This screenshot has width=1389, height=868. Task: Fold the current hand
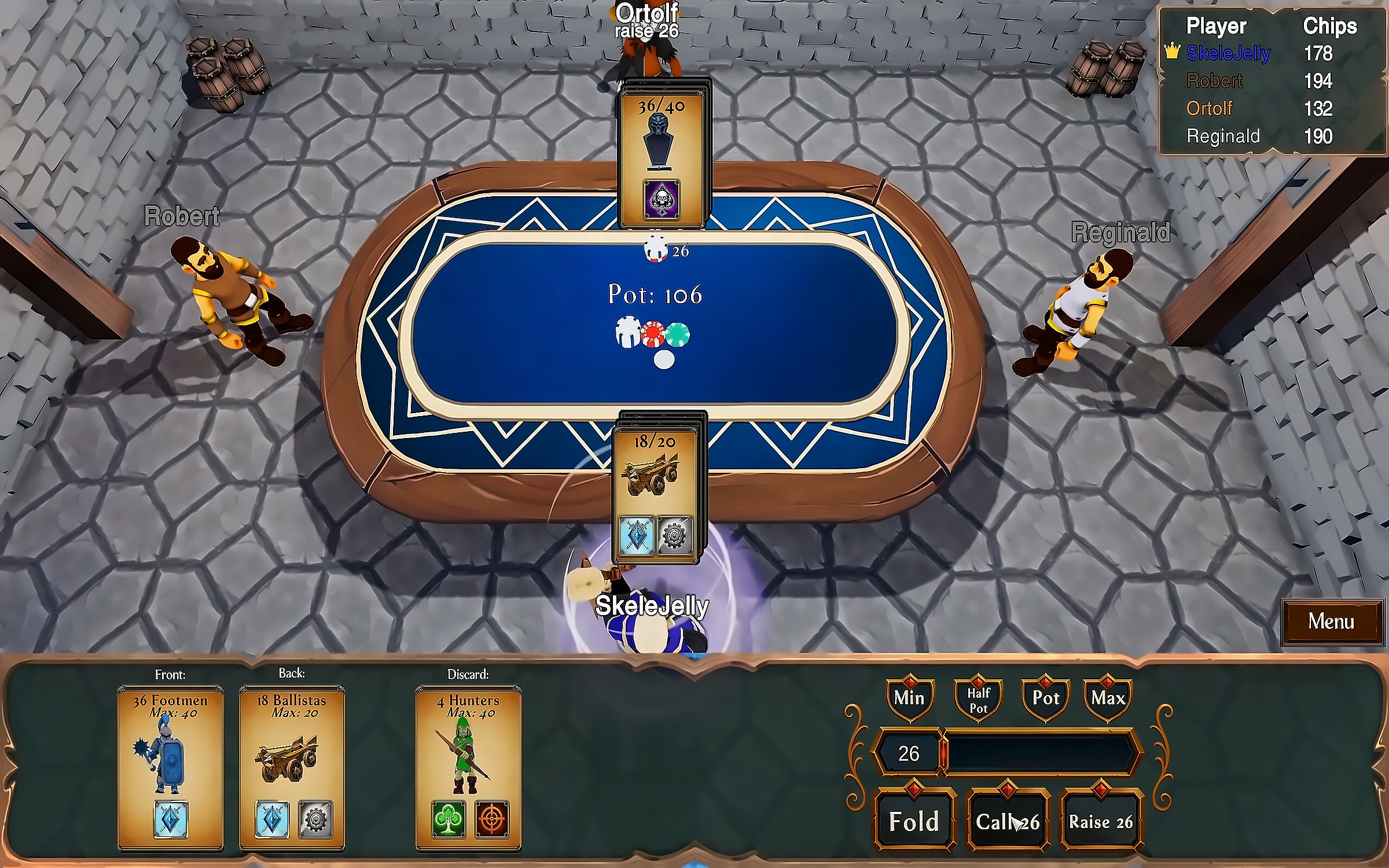[914, 821]
